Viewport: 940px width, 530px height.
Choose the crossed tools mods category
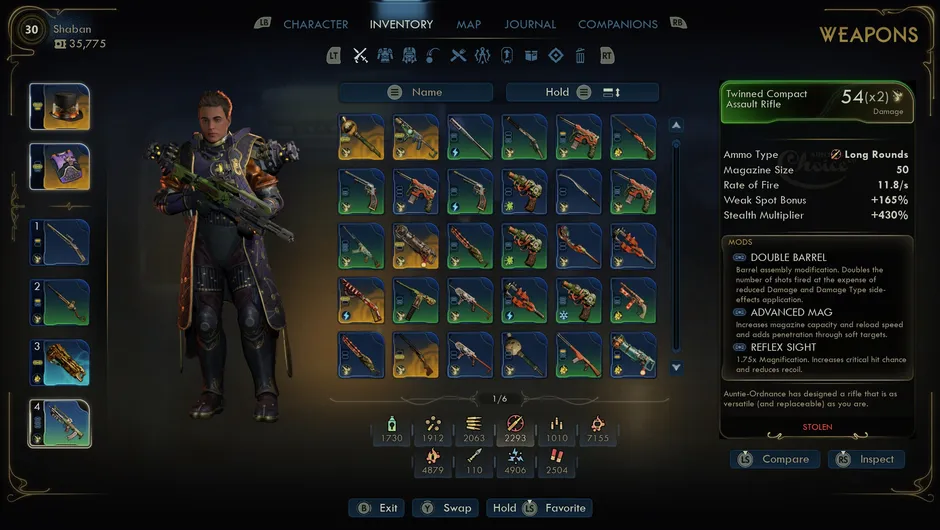coord(458,56)
